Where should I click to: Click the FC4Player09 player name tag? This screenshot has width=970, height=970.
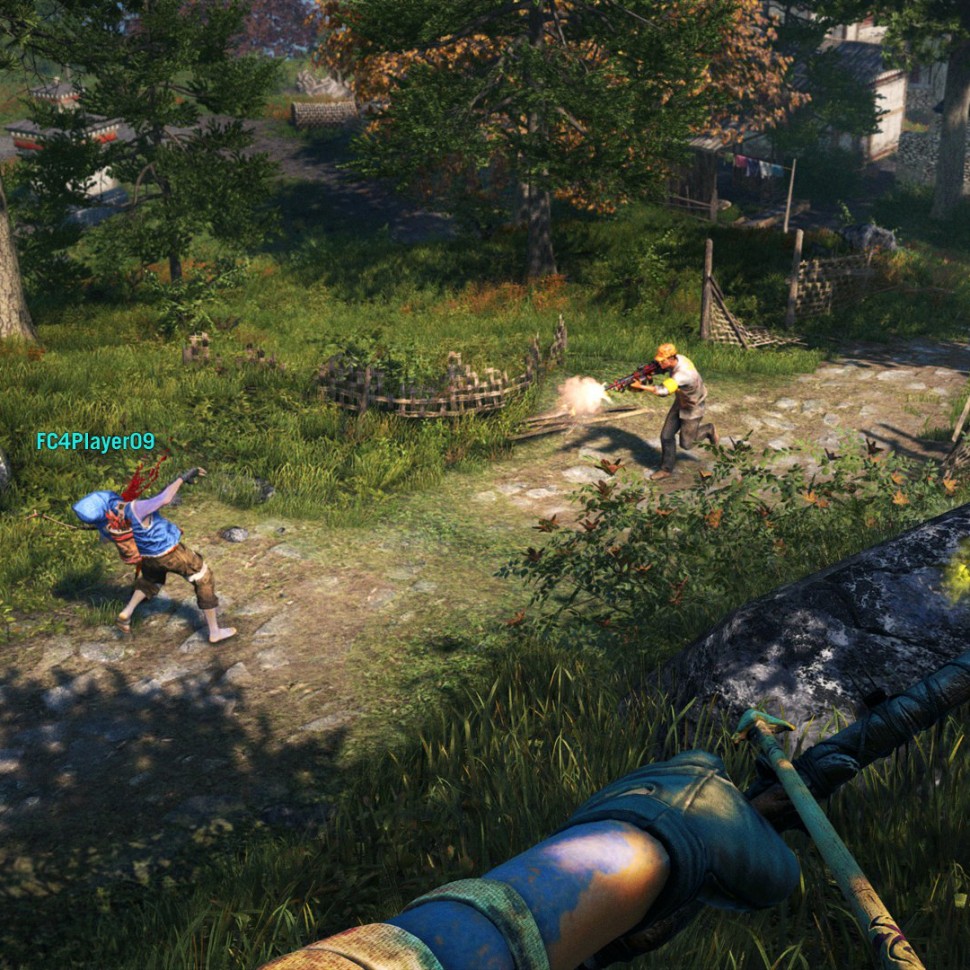point(96,442)
